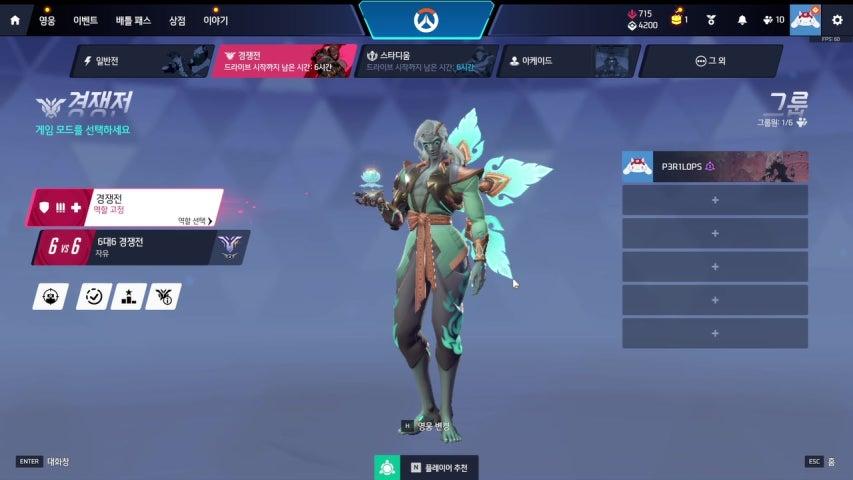Image resolution: width=853 pixels, height=480 pixels.
Task: Open the 이야기 story menu
Action: pos(215,20)
